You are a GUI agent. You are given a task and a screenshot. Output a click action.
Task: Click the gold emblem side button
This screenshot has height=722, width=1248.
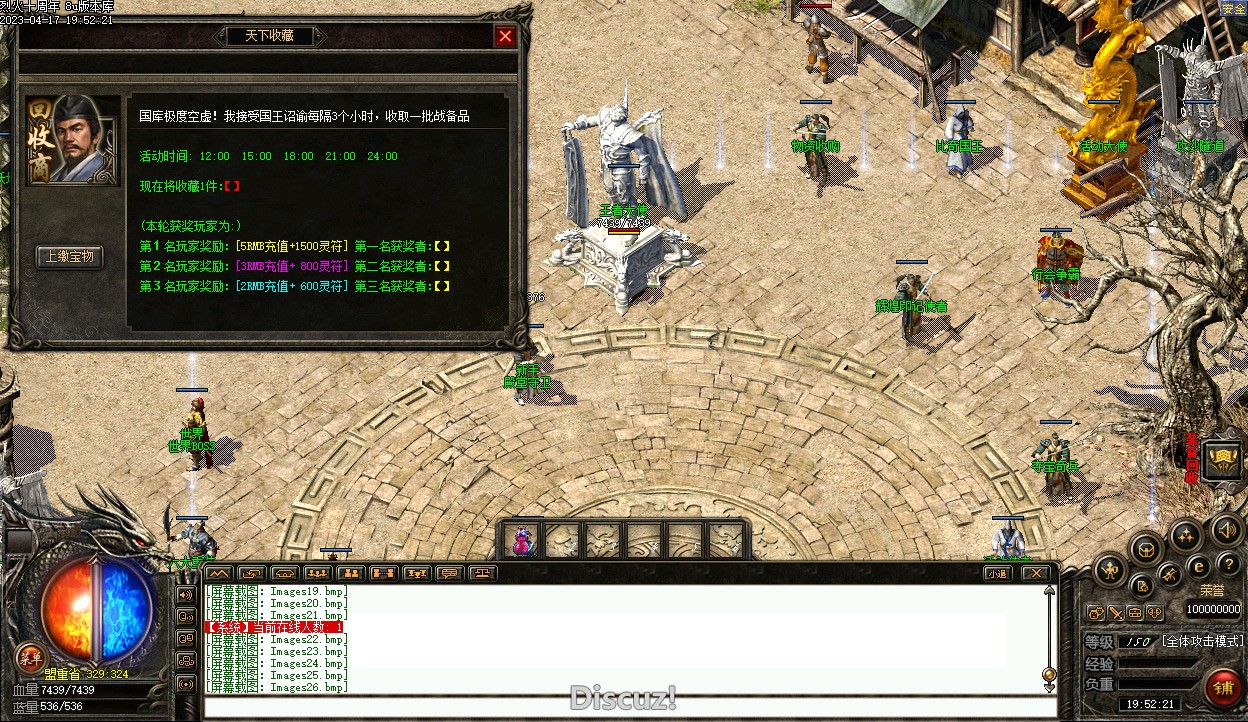pos(1221,459)
